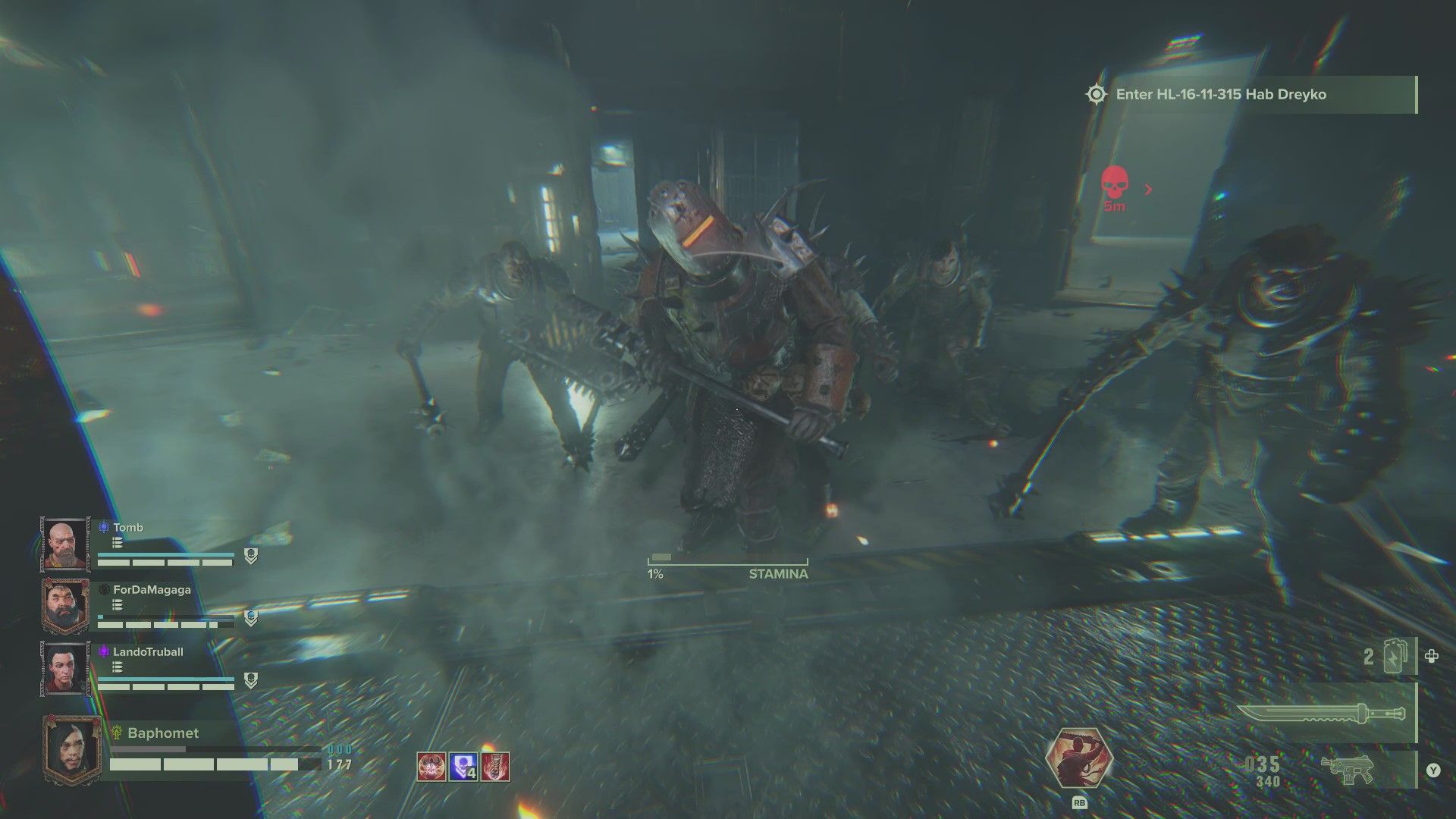Click the D-pad grenade swap prompt
This screenshot has width=1456, height=819.
(x=1431, y=654)
